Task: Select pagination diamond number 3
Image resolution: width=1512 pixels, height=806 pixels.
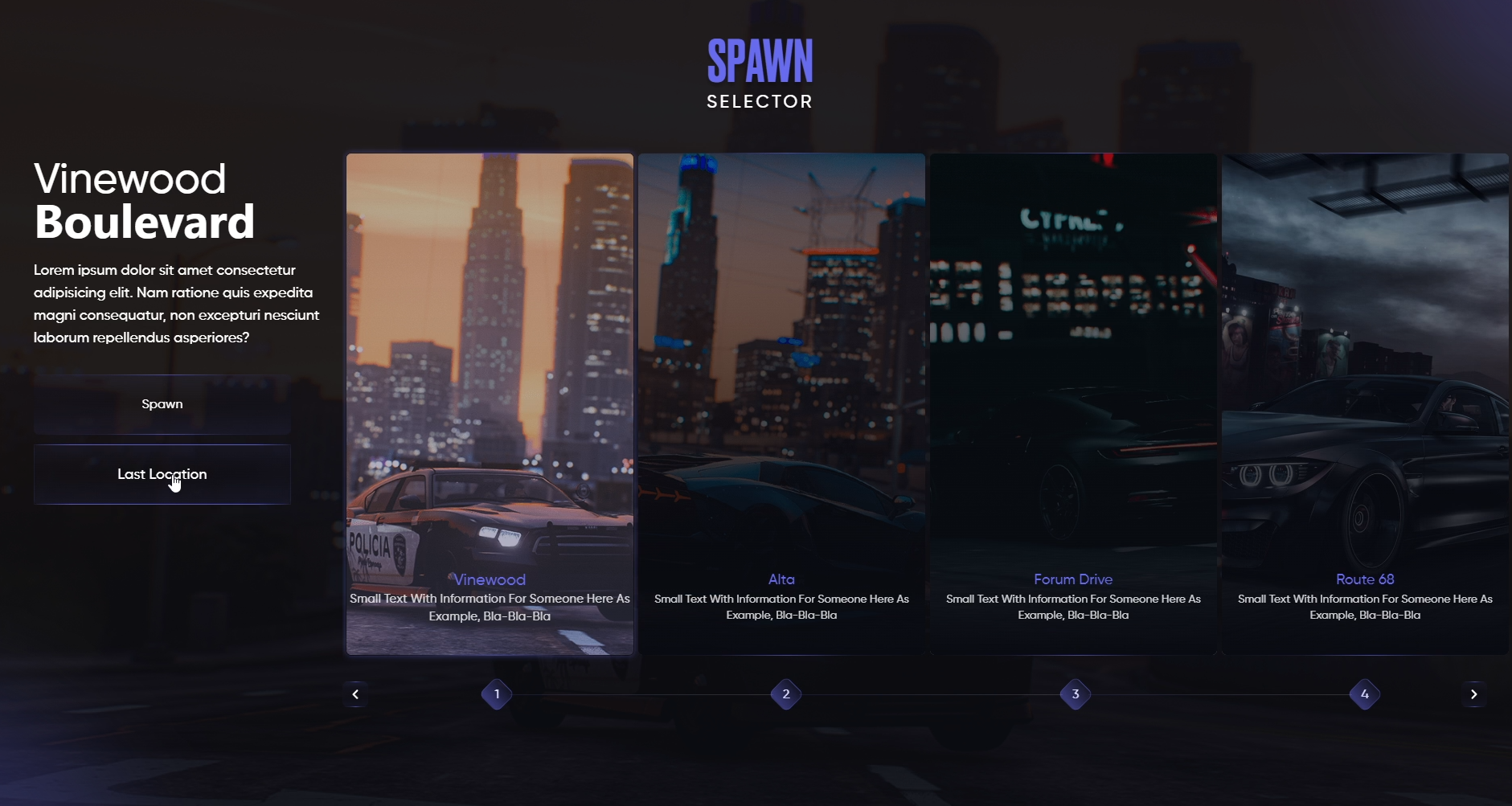Action: (x=1076, y=694)
